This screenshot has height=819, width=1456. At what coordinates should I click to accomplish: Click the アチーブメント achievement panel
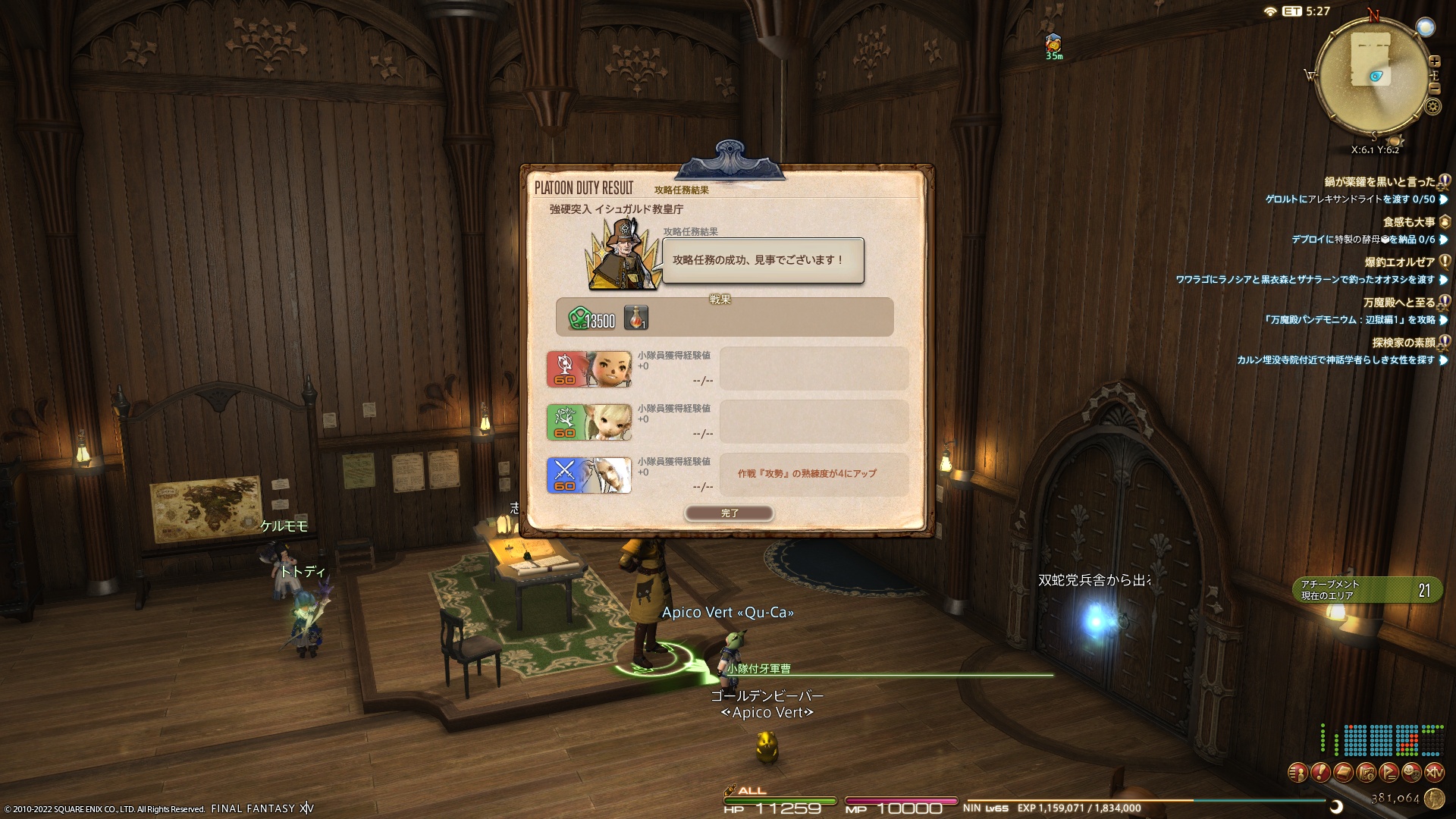(x=1367, y=590)
